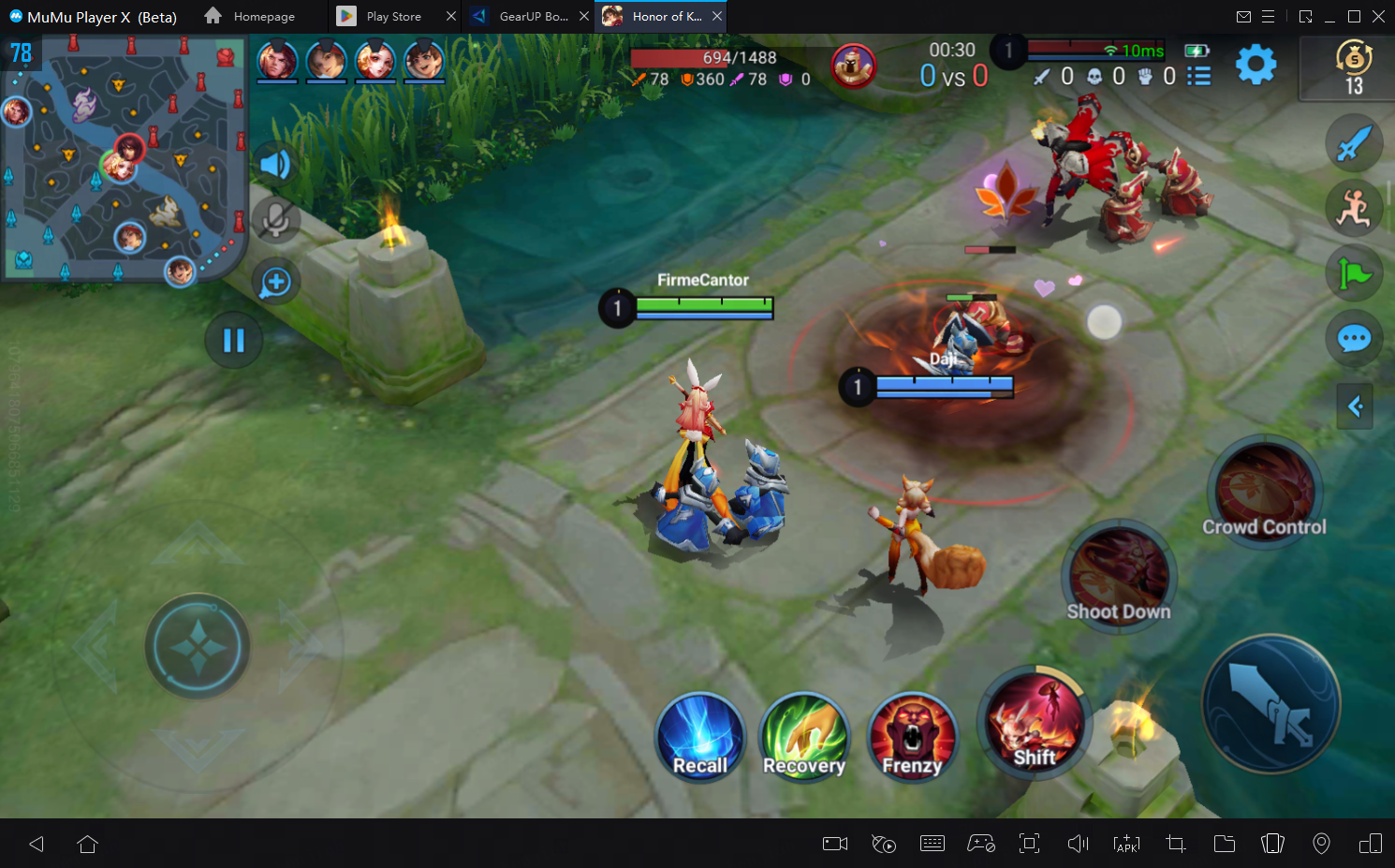Collapse the side panel arrow
This screenshot has width=1395, height=868.
pyautogui.click(x=1354, y=406)
